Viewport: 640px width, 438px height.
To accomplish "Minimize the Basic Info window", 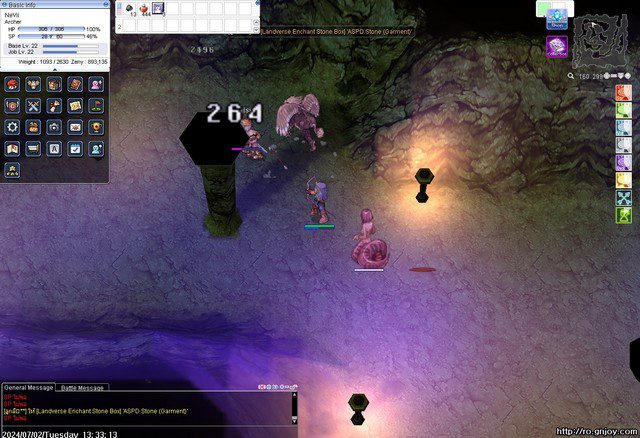I will [x=104, y=3].
